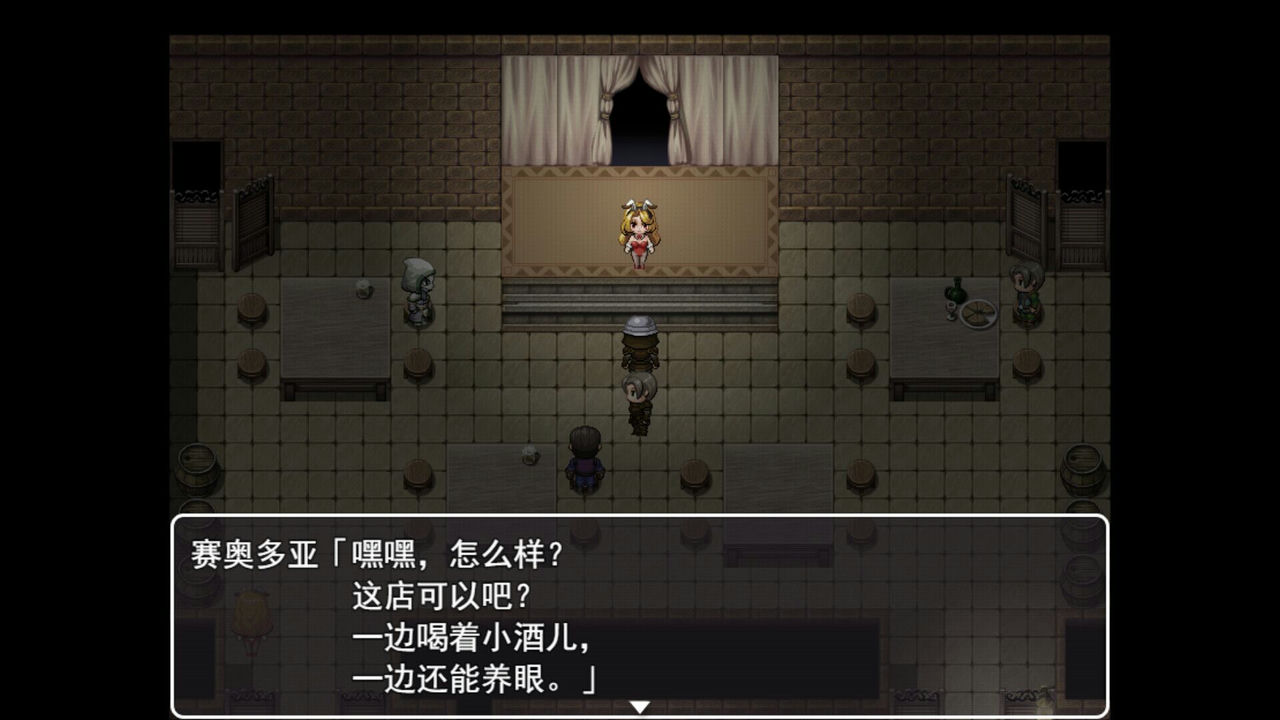Image resolution: width=1280 pixels, height=720 pixels.
Task: Select the barrel on the far right
Action: coord(1085,470)
